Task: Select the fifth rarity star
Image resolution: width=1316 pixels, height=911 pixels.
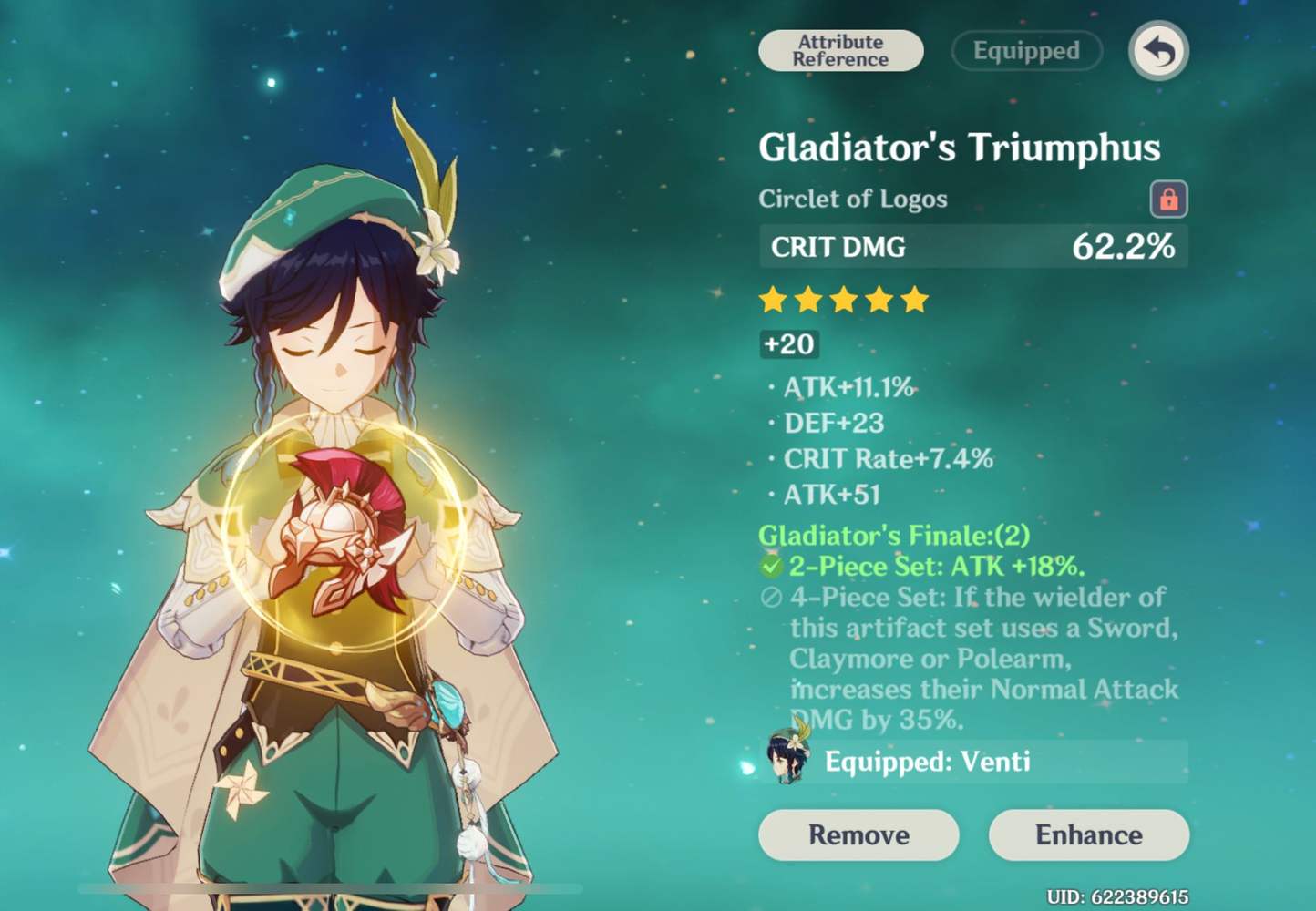Action: 912,300
